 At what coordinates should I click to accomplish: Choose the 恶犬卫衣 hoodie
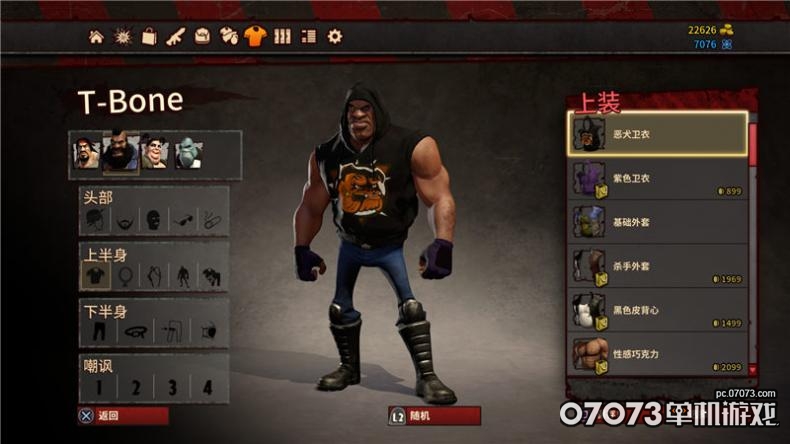[x=658, y=134]
